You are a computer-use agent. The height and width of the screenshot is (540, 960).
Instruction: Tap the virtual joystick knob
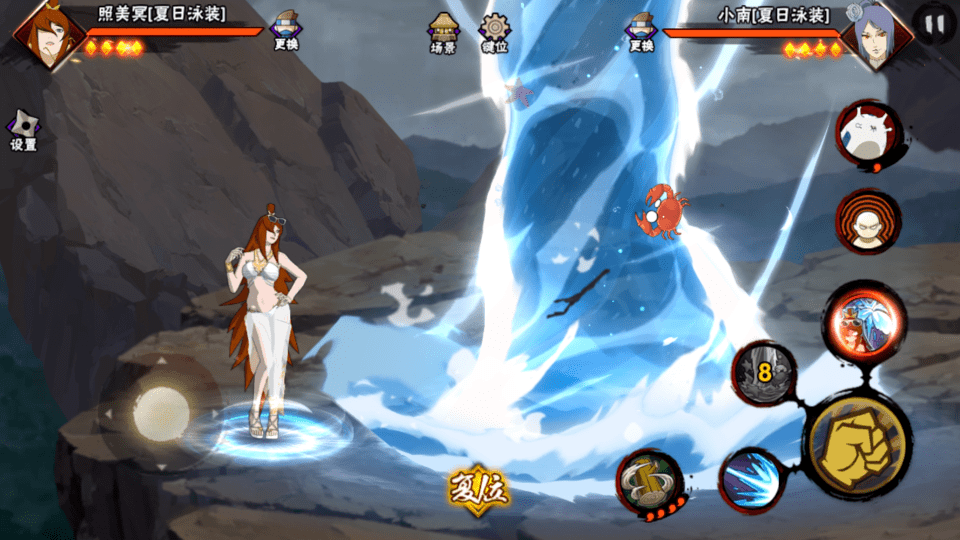click(160, 411)
